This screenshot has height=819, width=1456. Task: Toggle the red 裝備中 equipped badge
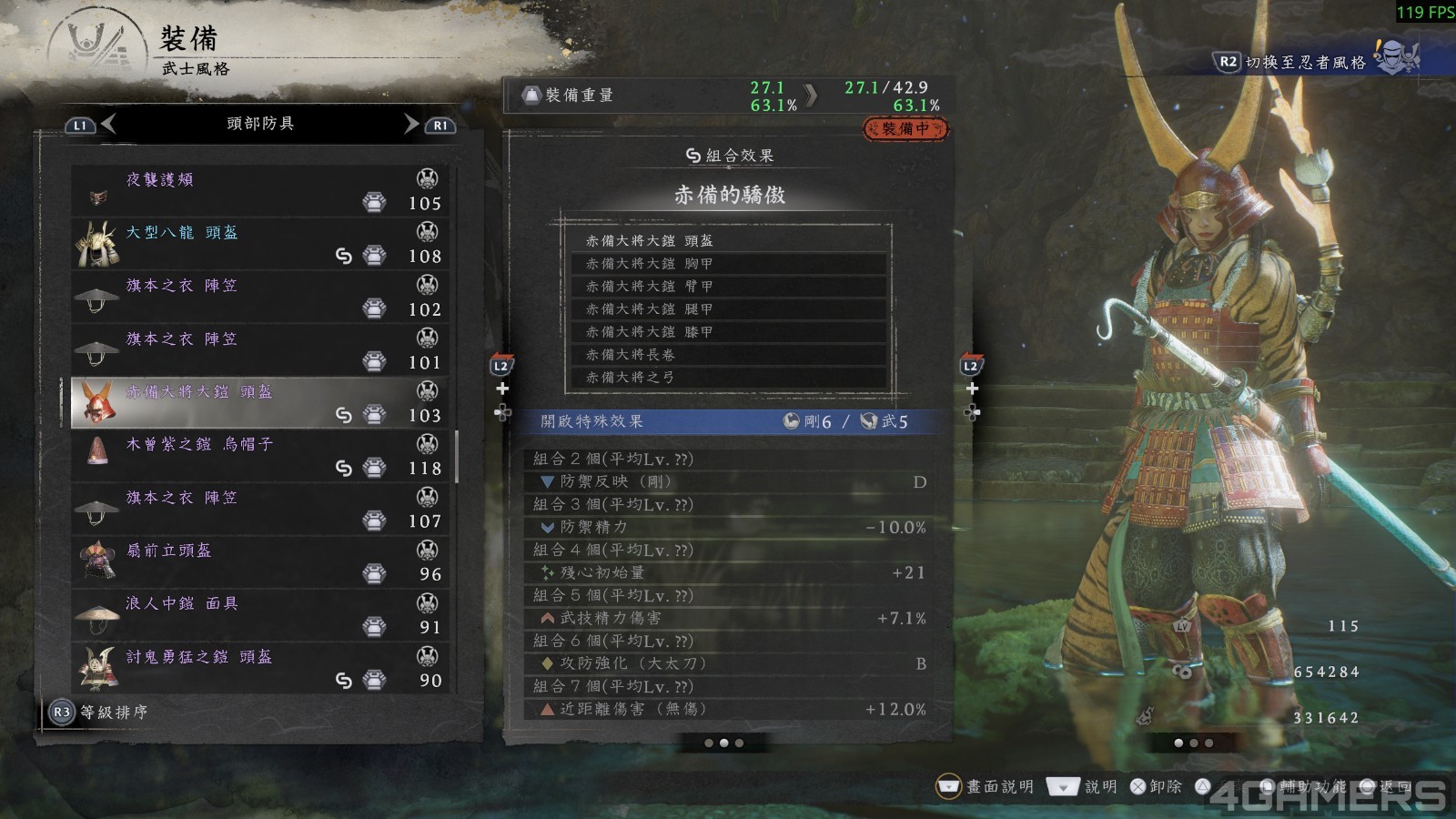[905, 129]
